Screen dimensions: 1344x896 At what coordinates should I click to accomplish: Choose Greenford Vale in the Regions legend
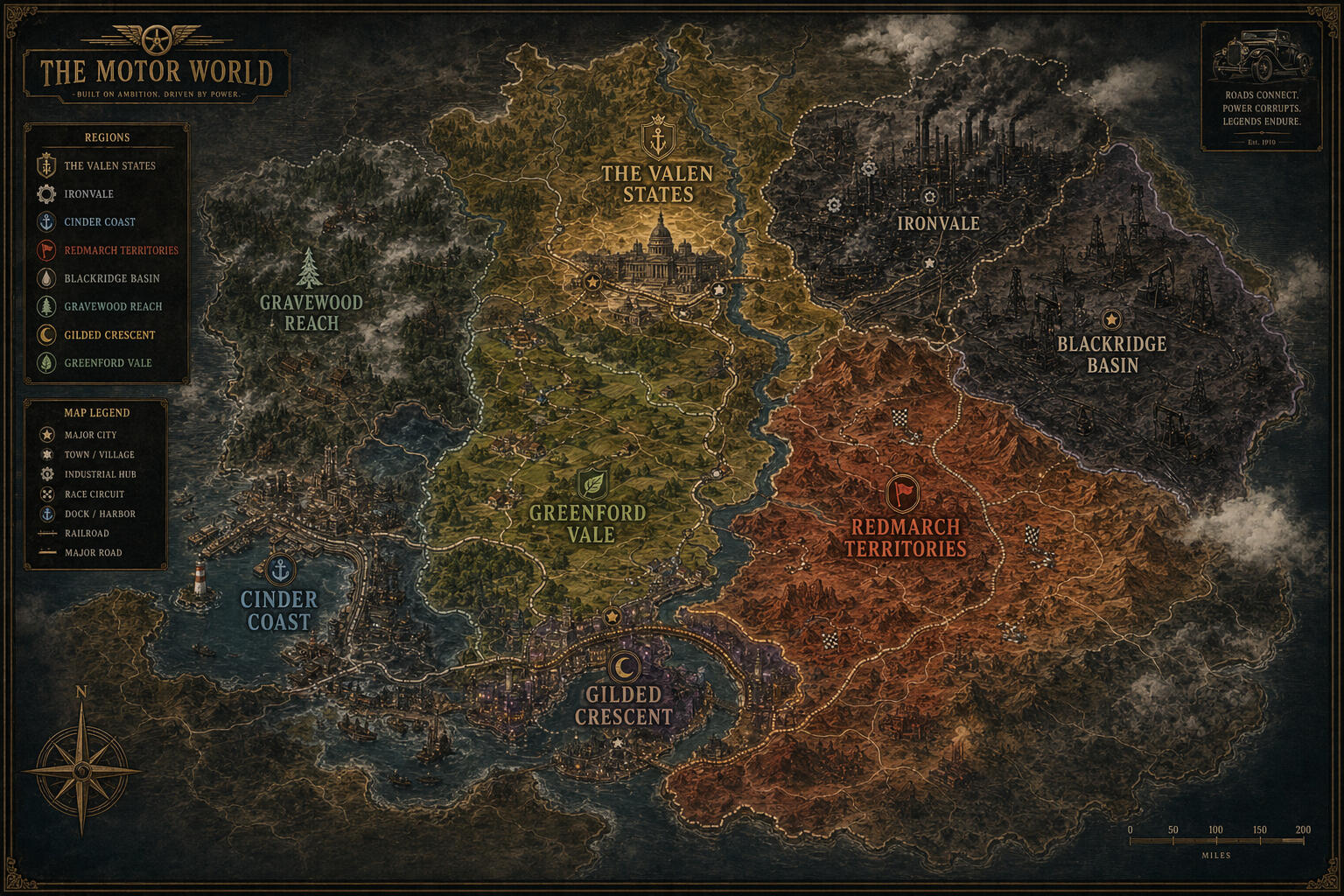108,362
